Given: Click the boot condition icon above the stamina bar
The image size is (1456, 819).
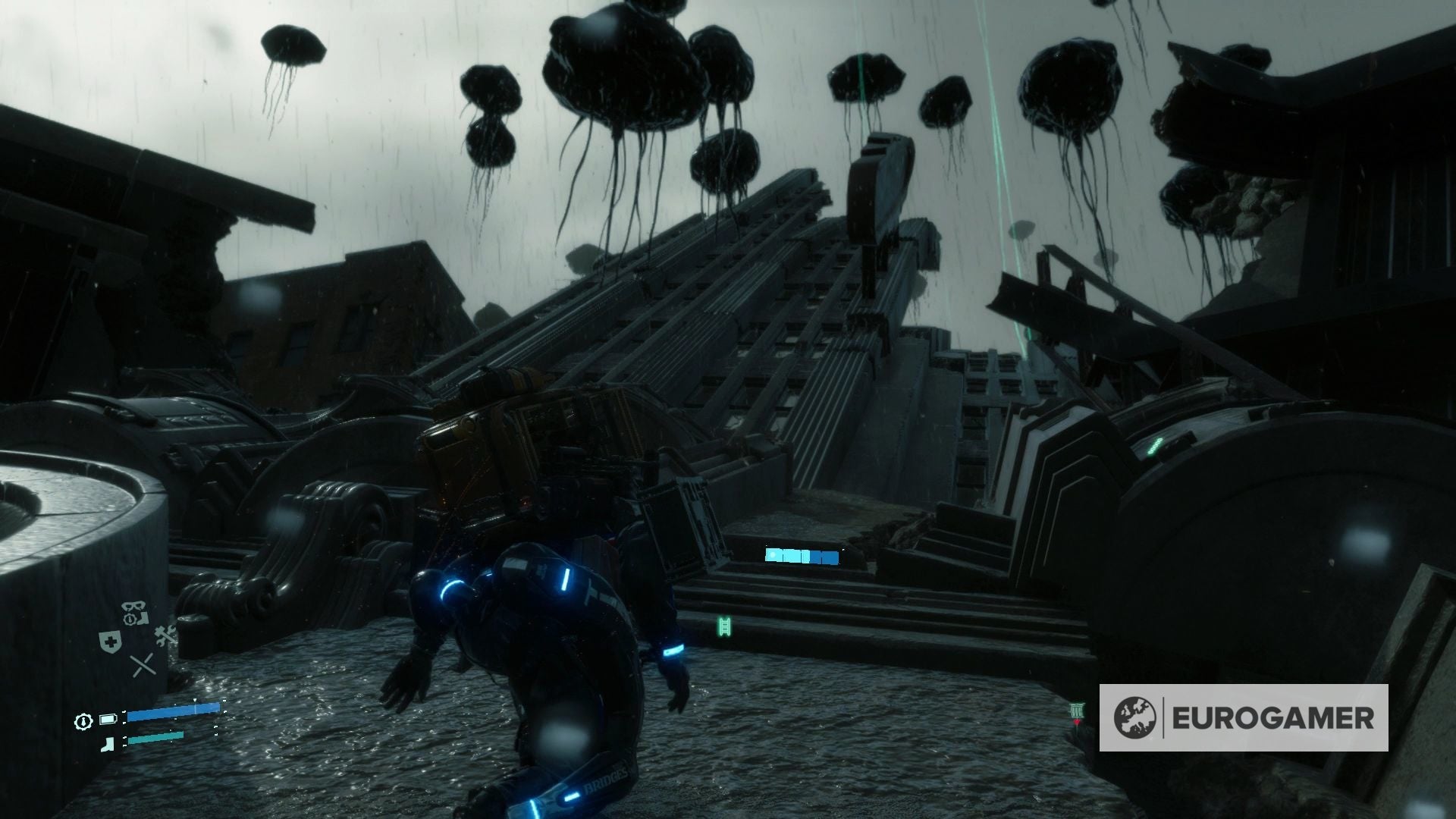Looking at the screenshot, I should coord(108,743).
